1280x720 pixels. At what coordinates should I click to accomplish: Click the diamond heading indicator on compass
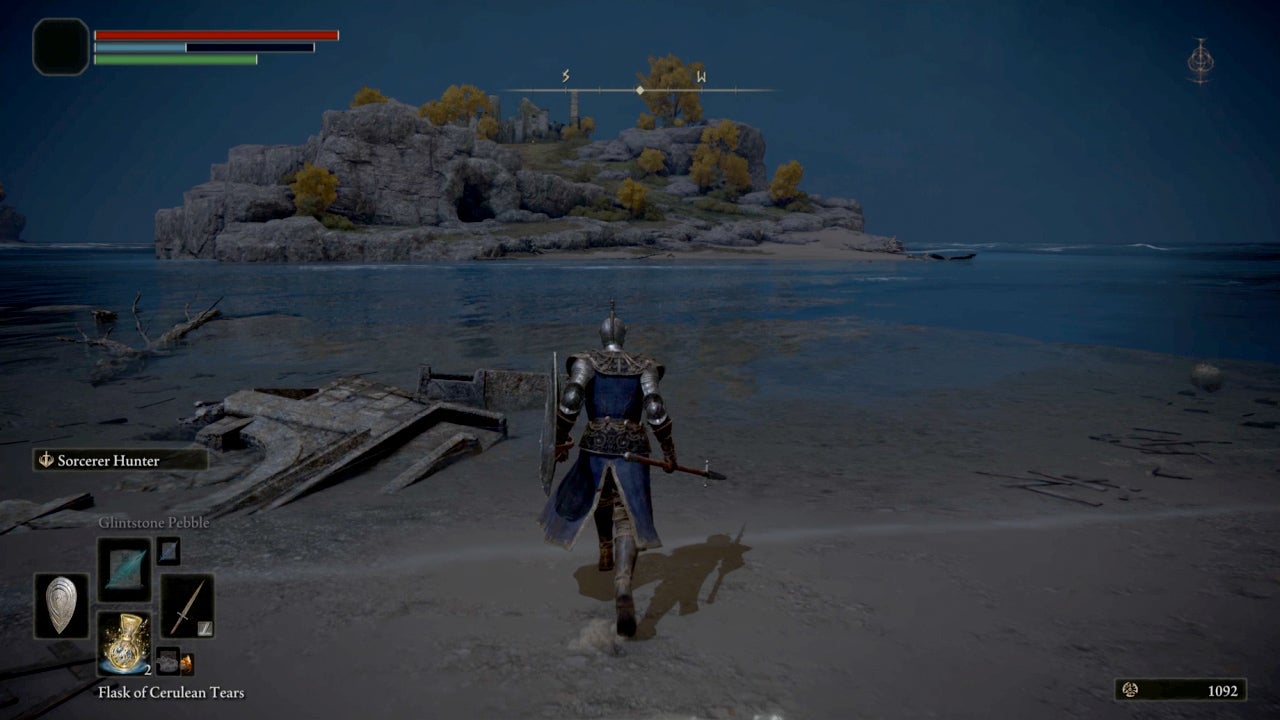[x=639, y=89]
